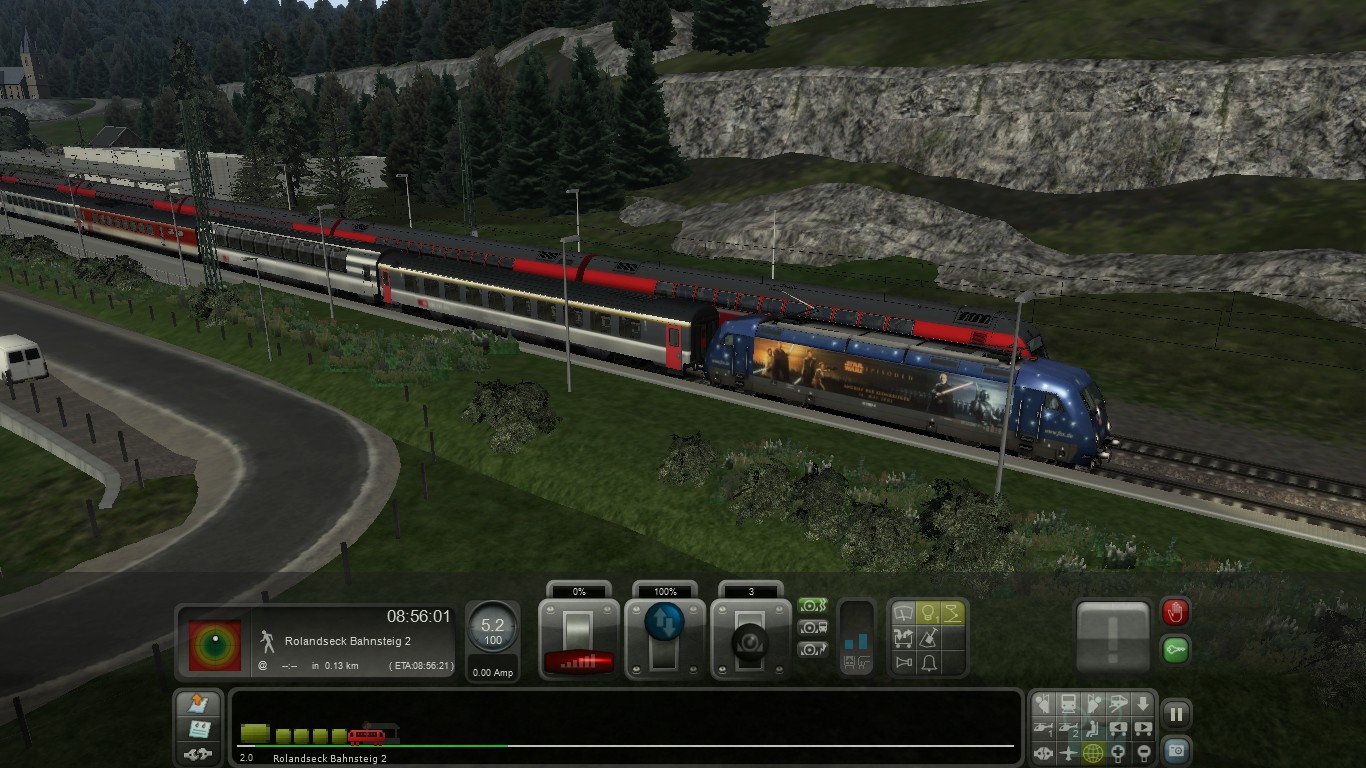1366x768 pixels.
Task: Zoom the camera in with plus icon
Action: [1118, 752]
